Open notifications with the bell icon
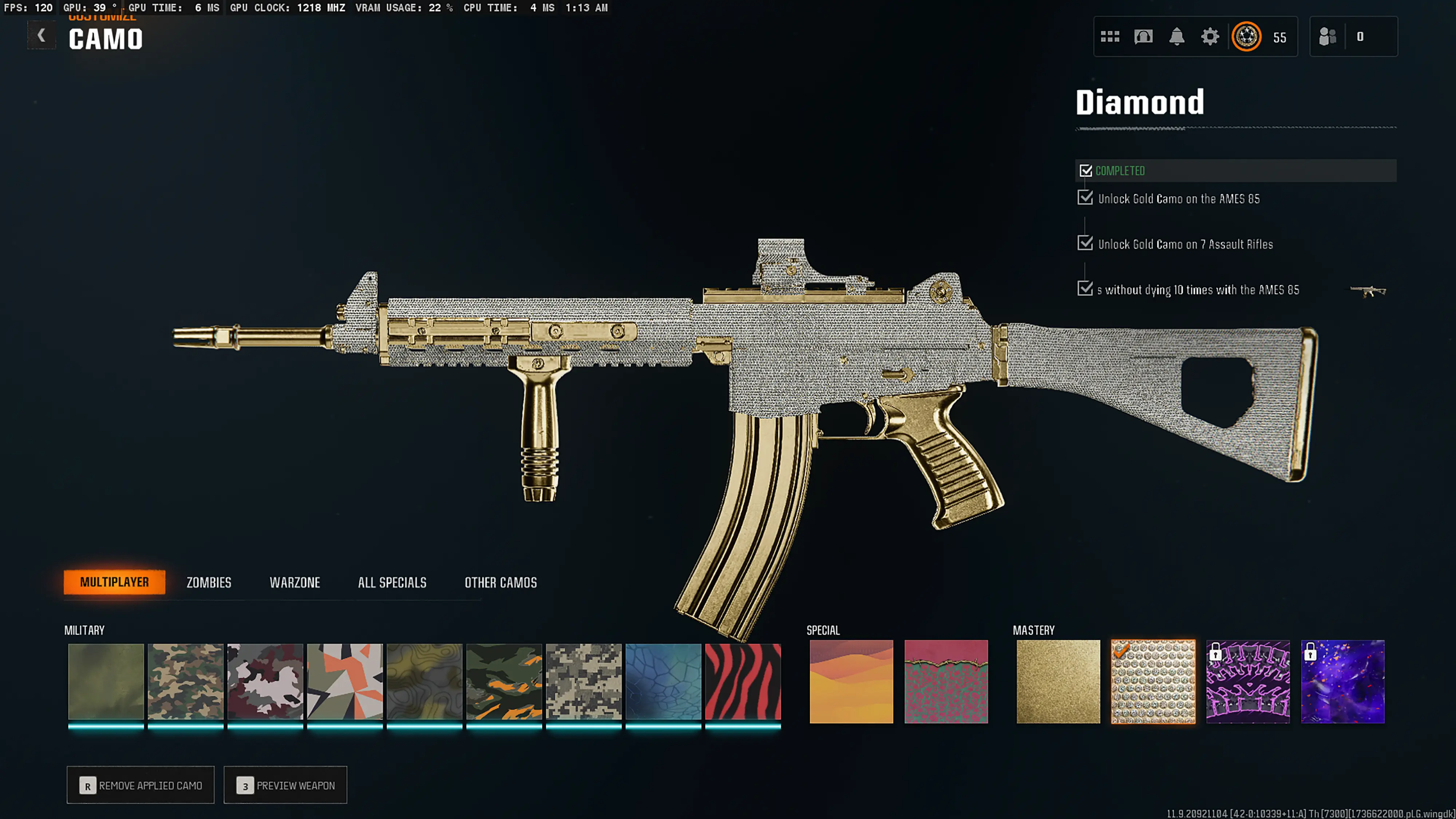This screenshot has height=819, width=1456. [1176, 37]
